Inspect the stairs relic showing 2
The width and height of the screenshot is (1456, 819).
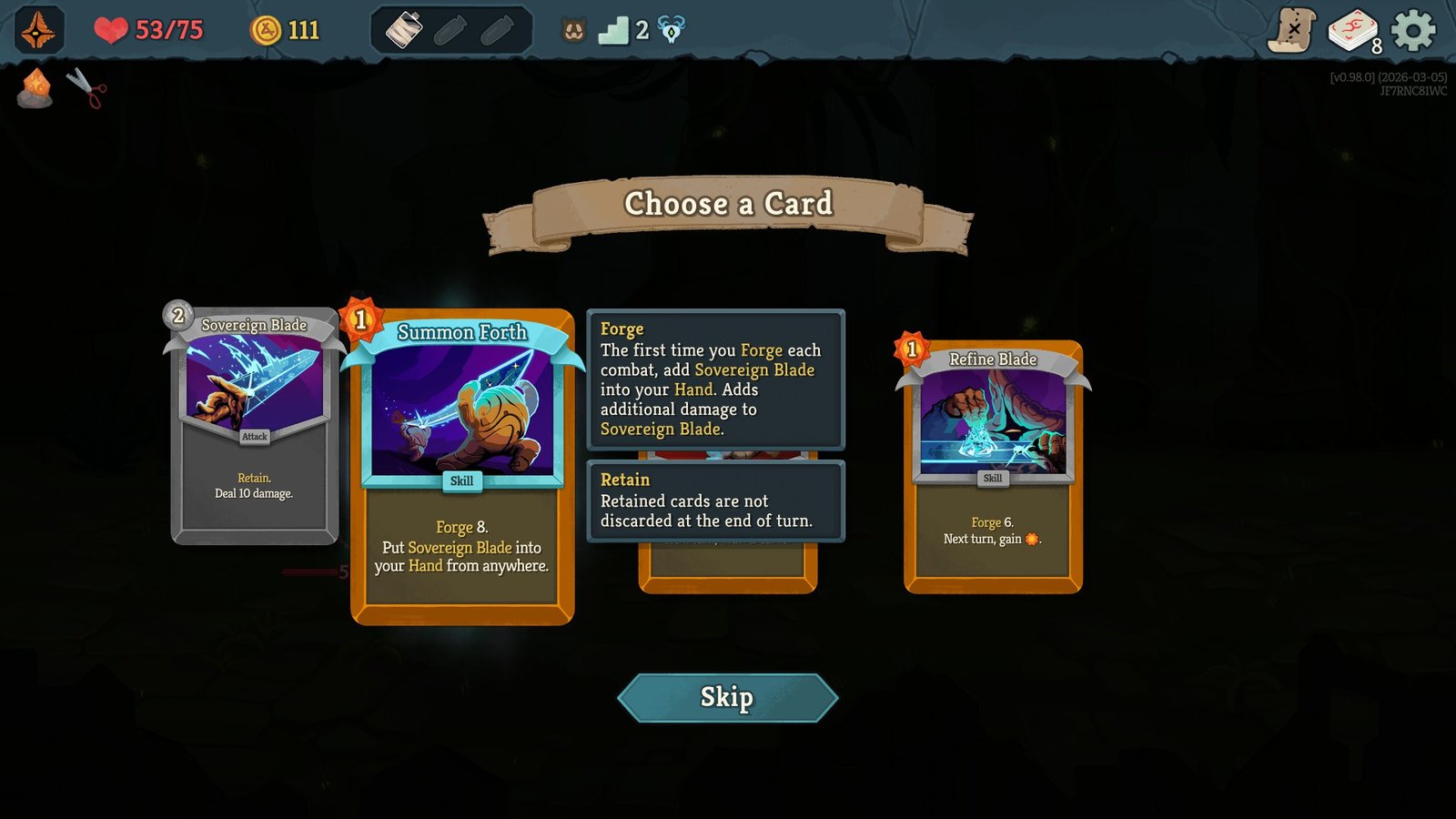618,29
